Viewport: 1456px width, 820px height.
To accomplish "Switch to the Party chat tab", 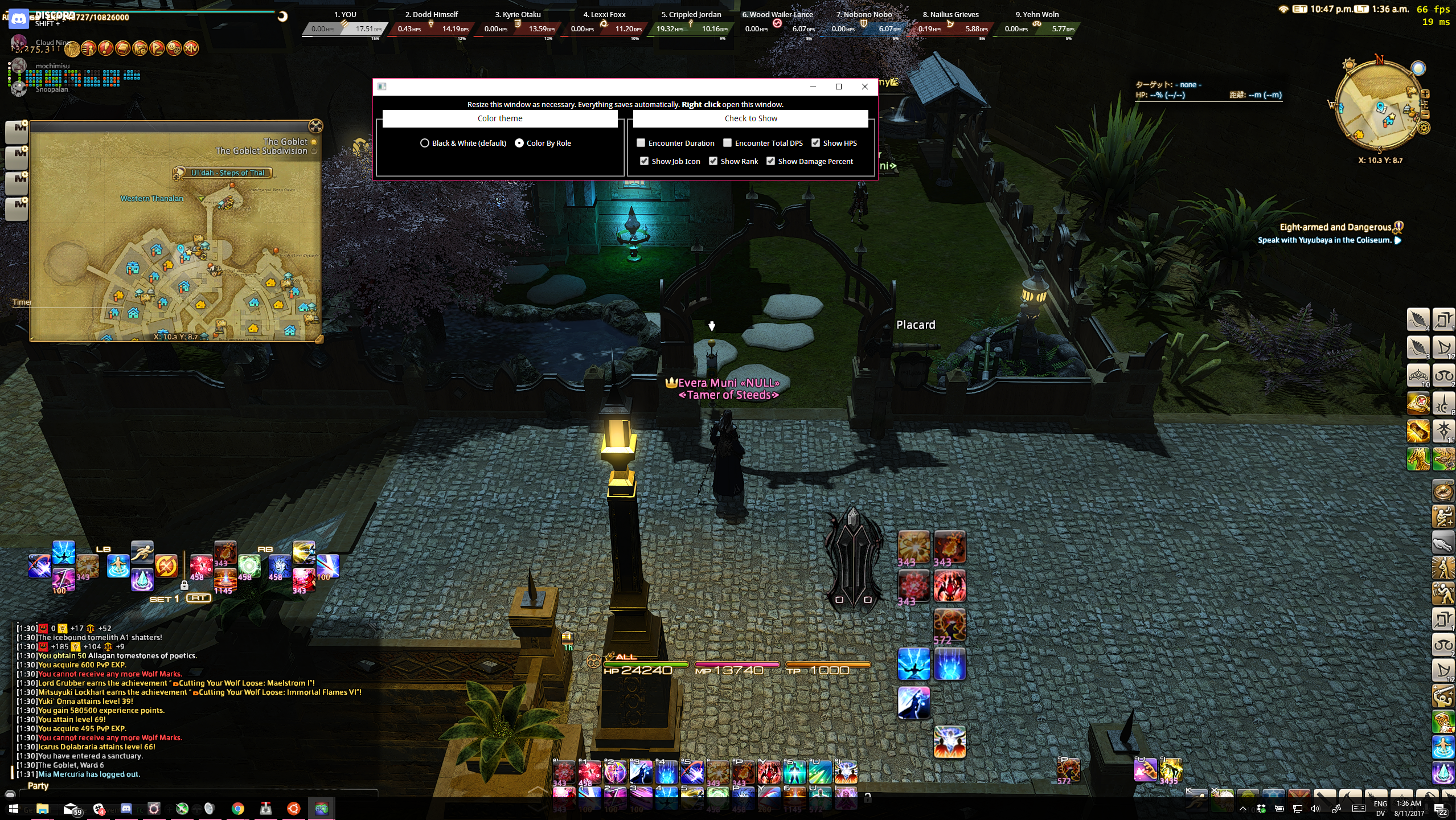I will [x=38, y=786].
